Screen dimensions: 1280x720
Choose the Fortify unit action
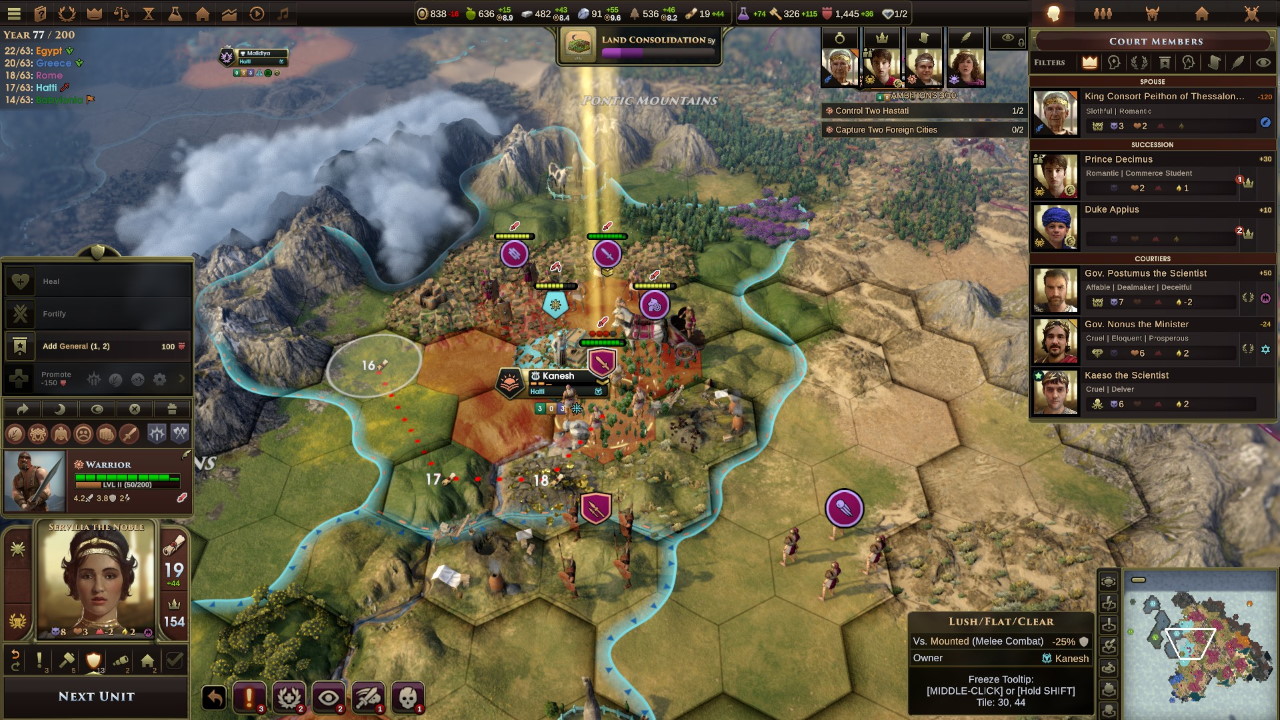pyautogui.click(x=54, y=314)
